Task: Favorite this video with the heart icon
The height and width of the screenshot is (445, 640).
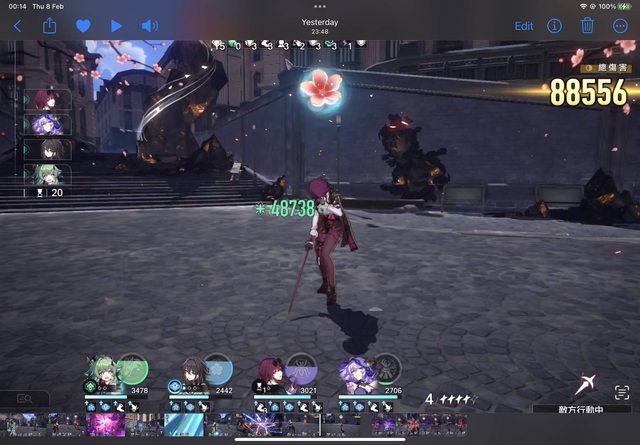Action: tap(83, 26)
